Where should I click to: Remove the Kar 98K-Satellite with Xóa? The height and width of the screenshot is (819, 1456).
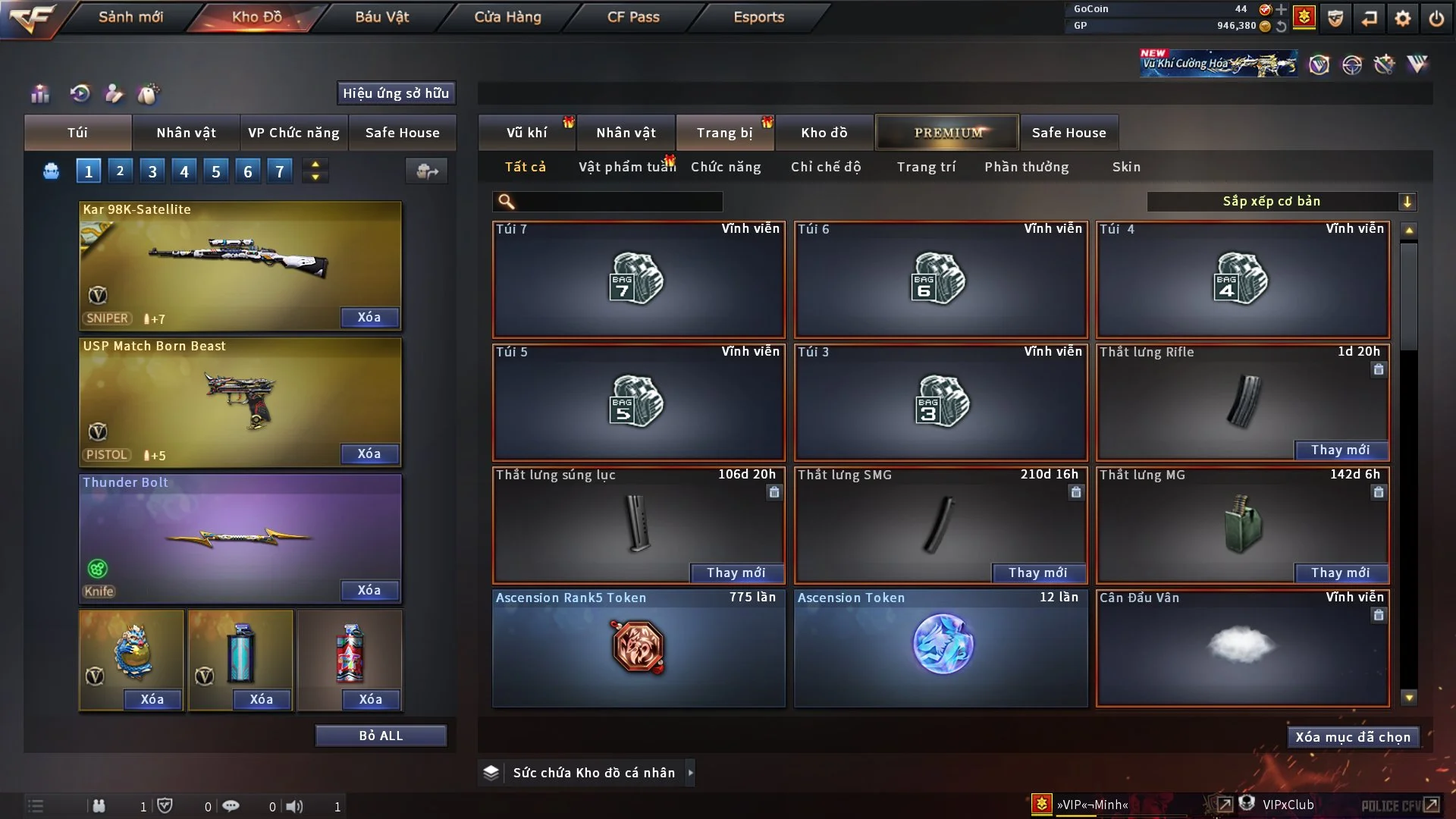369,318
